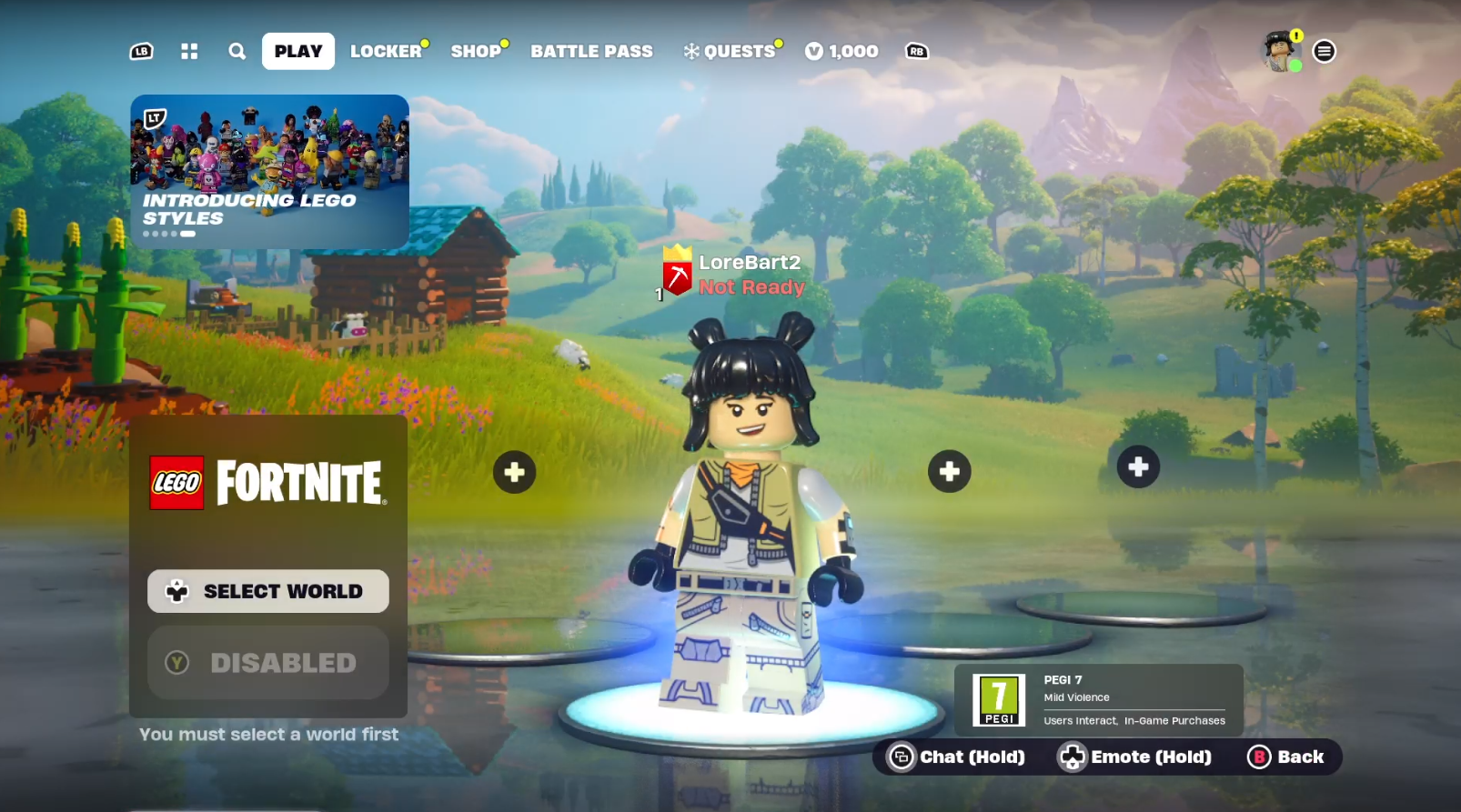Screen dimensions: 1461x812
Task: Open the Introducing LEGO Styles news banner
Action: pos(269,171)
